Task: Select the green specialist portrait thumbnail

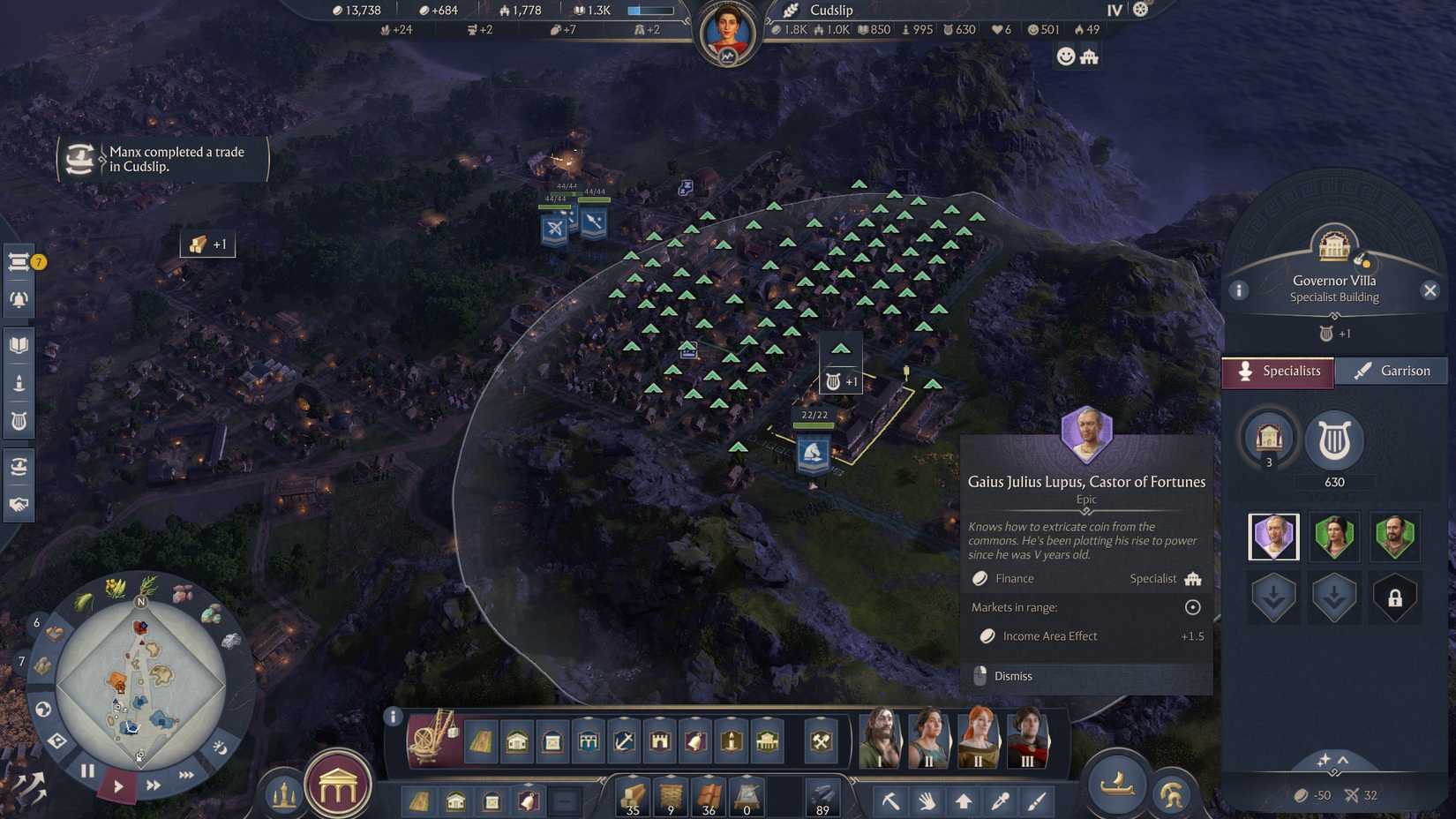Action: [x=1334, y=536]
